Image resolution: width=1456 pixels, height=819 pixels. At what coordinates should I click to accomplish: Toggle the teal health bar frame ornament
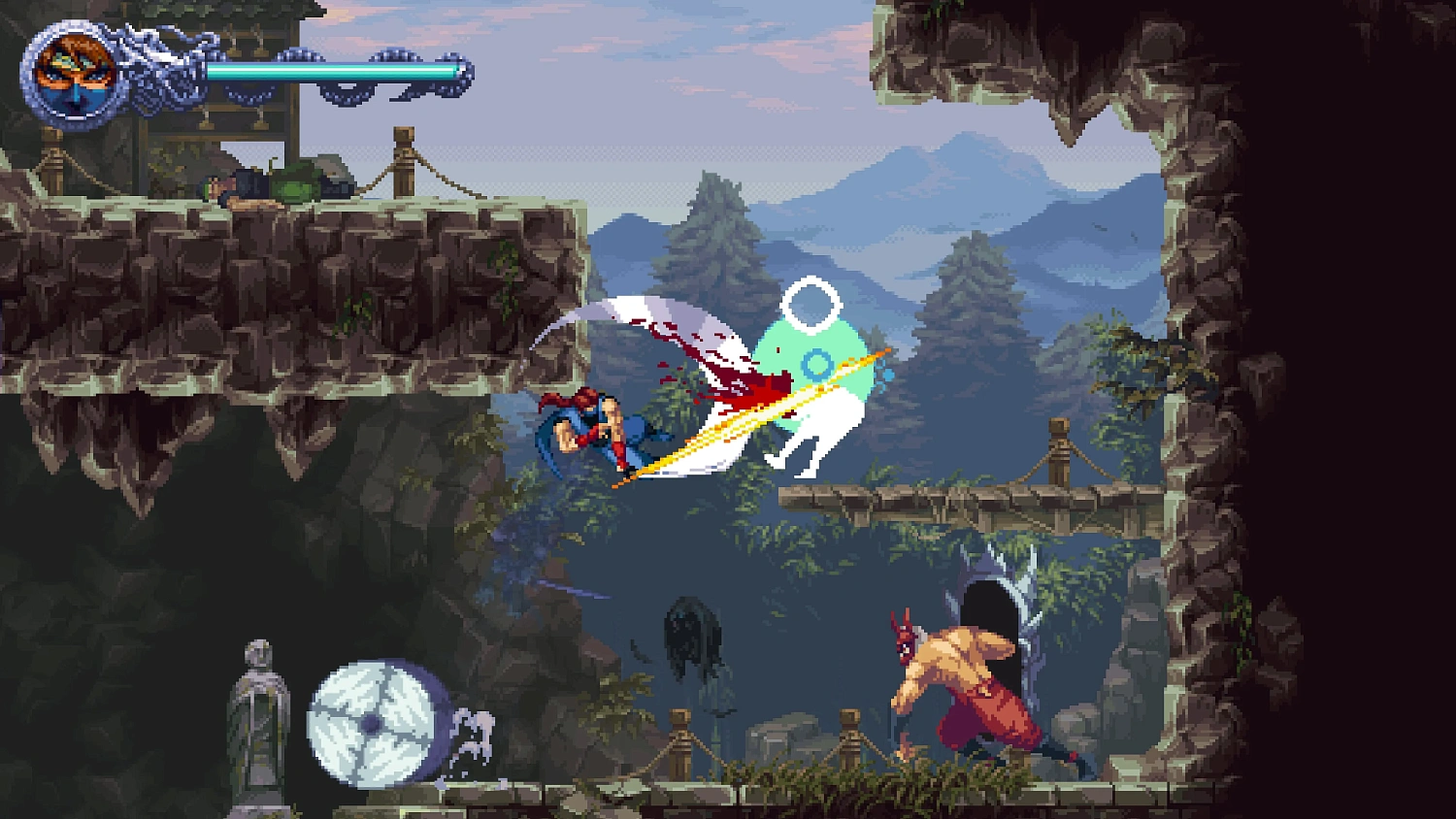tap(458, 71)
